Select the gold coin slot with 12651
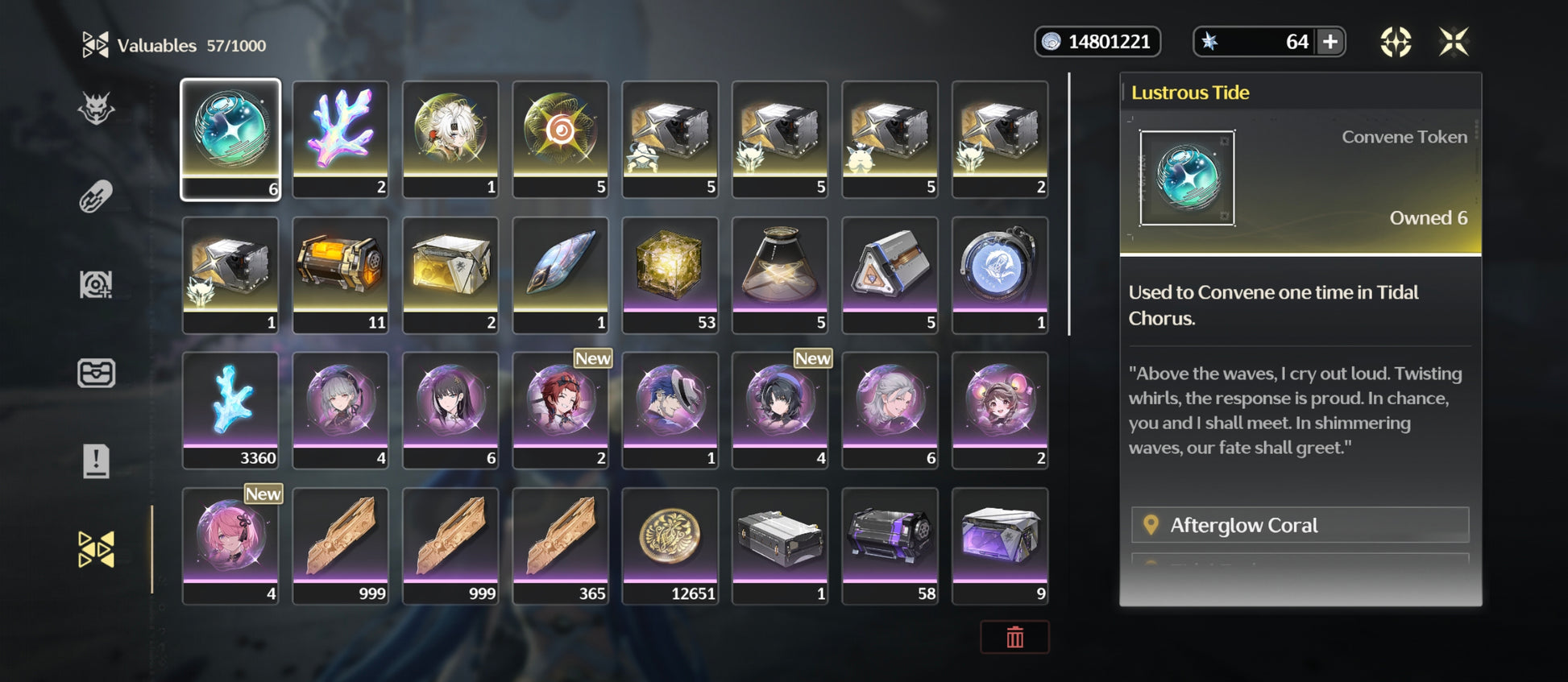 670,545
